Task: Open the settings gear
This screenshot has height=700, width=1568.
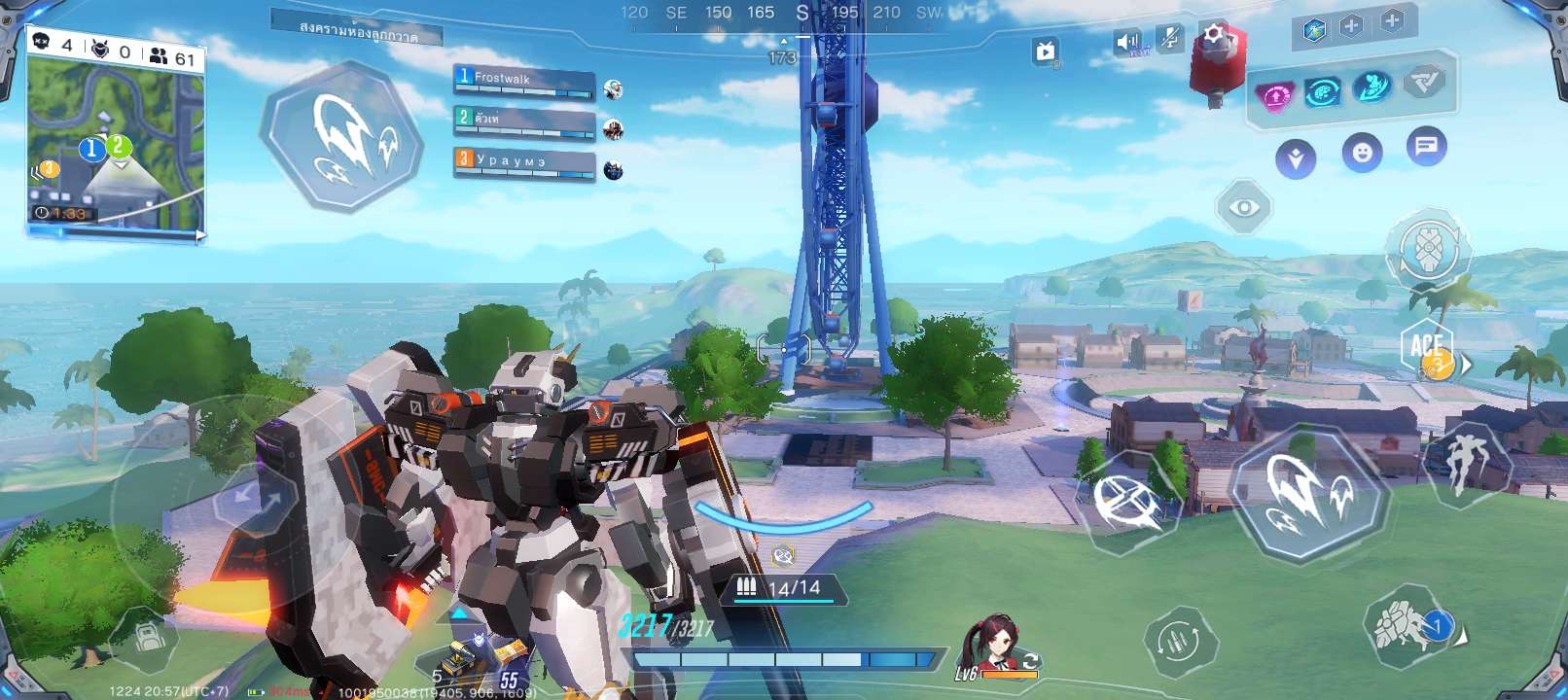Action: point(1213,36)
